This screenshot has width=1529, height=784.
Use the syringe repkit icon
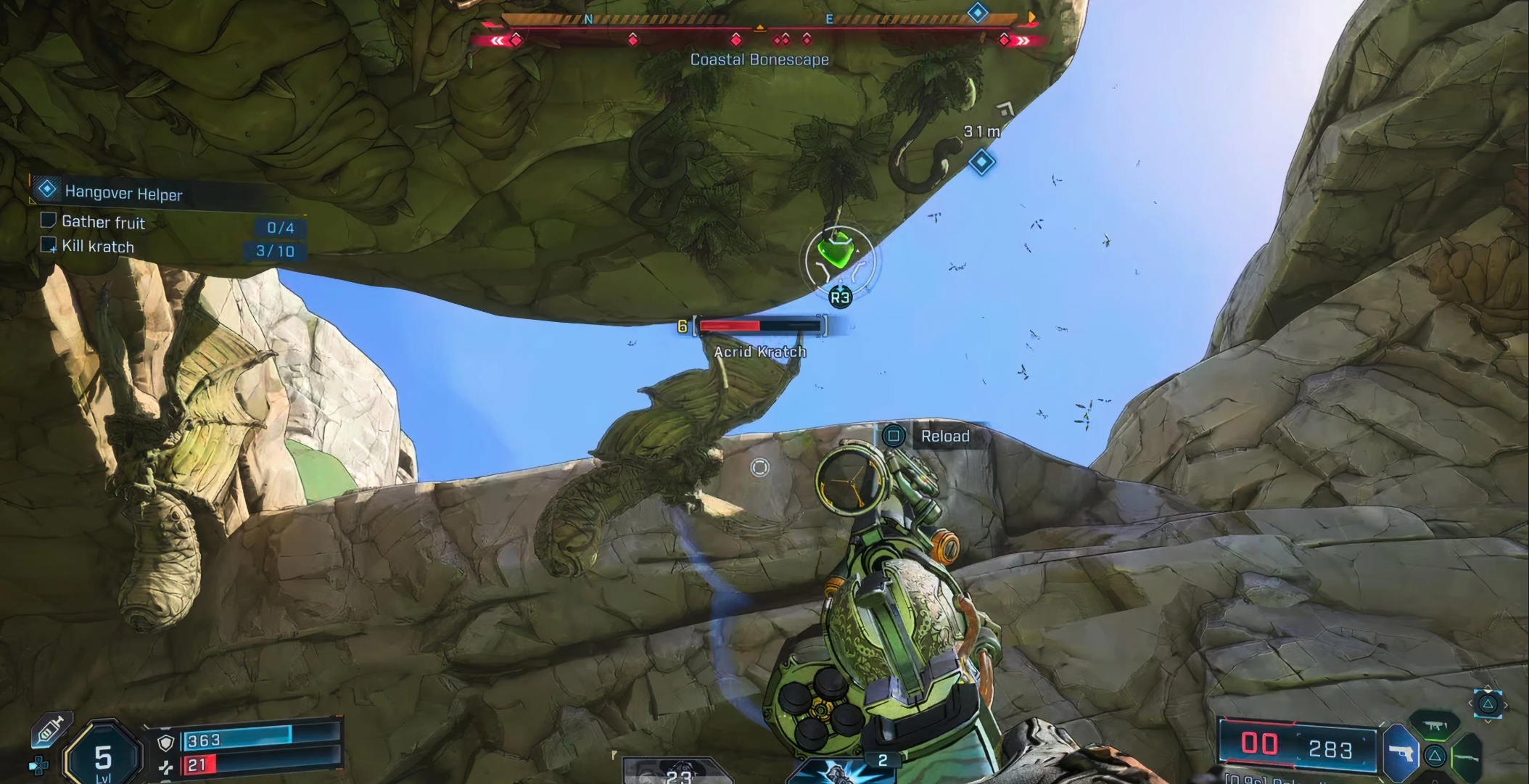tap(51, 729)
